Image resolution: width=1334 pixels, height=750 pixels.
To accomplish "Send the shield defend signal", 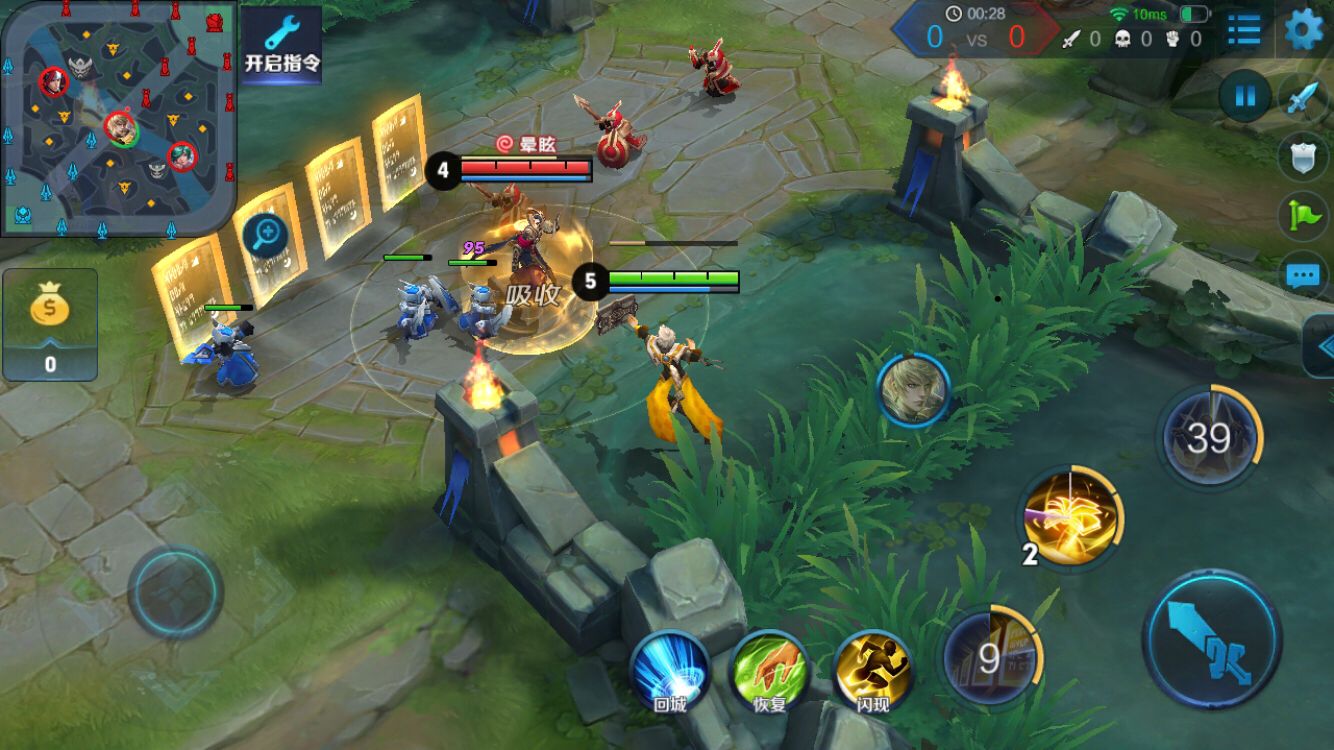I will [x=1303, y=155].
